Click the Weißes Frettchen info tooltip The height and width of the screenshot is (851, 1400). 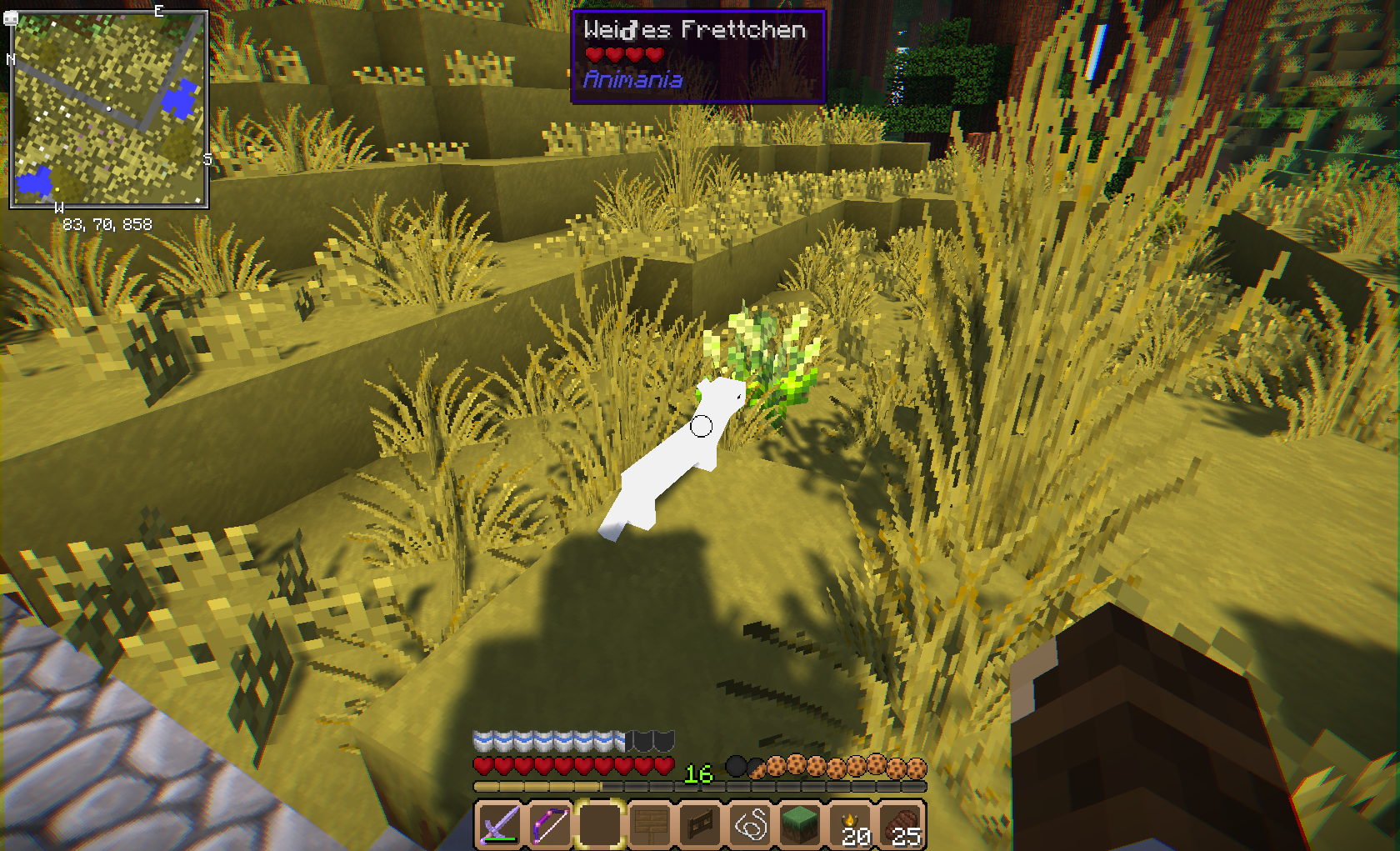pos(697,56)
